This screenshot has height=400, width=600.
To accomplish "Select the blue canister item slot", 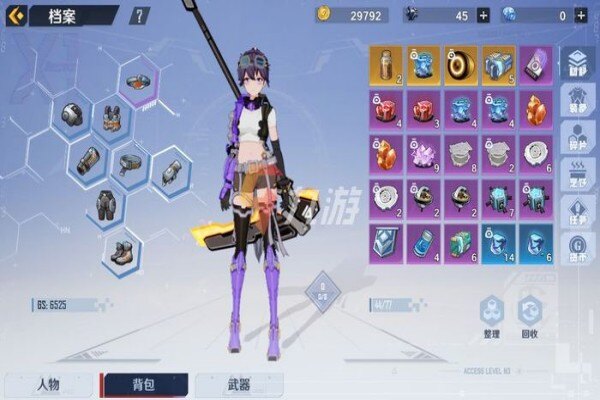I will 424,243.
